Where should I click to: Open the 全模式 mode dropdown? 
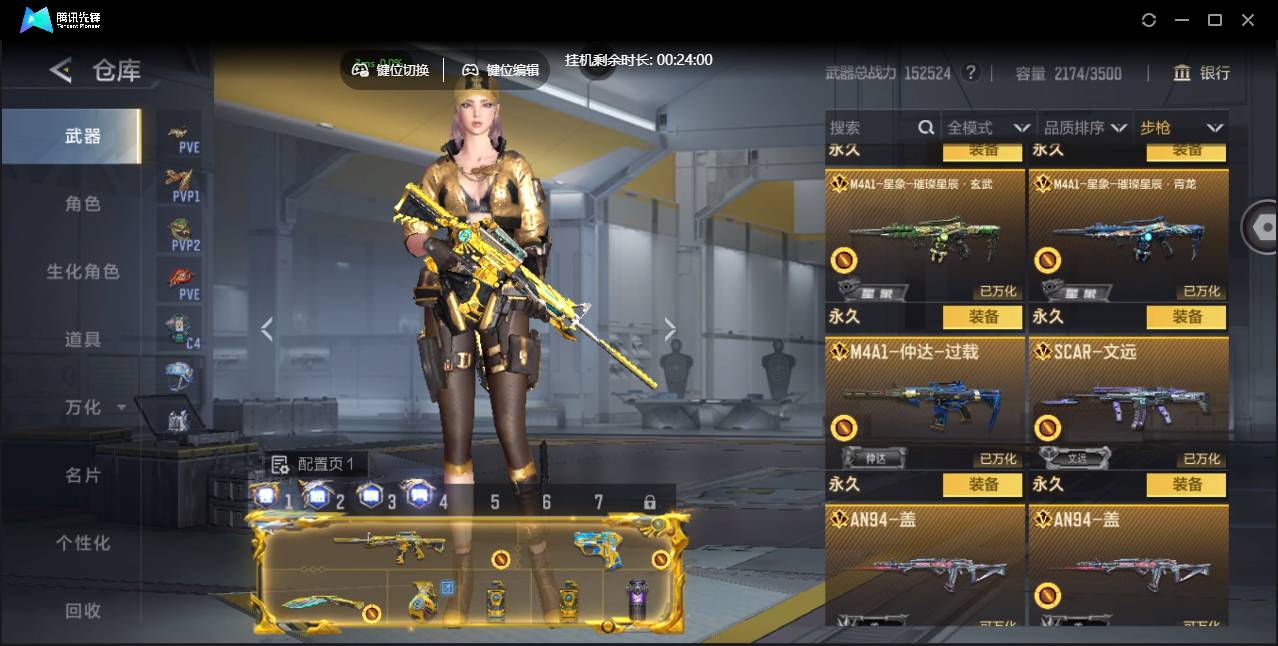pyautogui.click(x=988, y=128)
